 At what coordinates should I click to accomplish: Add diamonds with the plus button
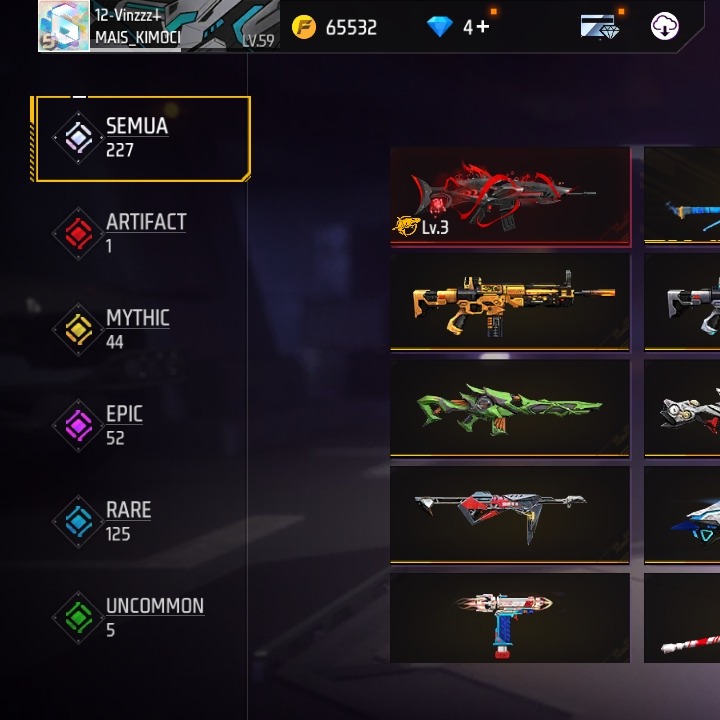point(483,27)
